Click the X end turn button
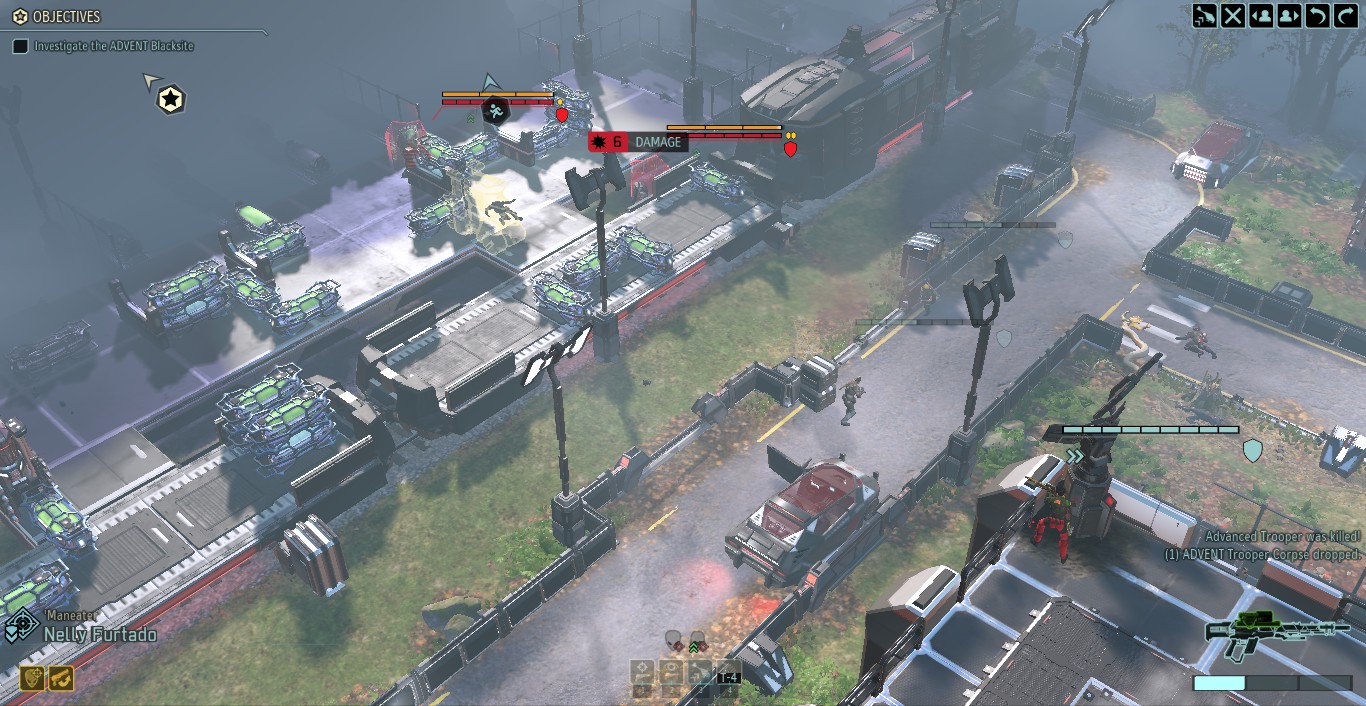The width and height of the screenshot is (1366, 706). (x=1233, y=16)
